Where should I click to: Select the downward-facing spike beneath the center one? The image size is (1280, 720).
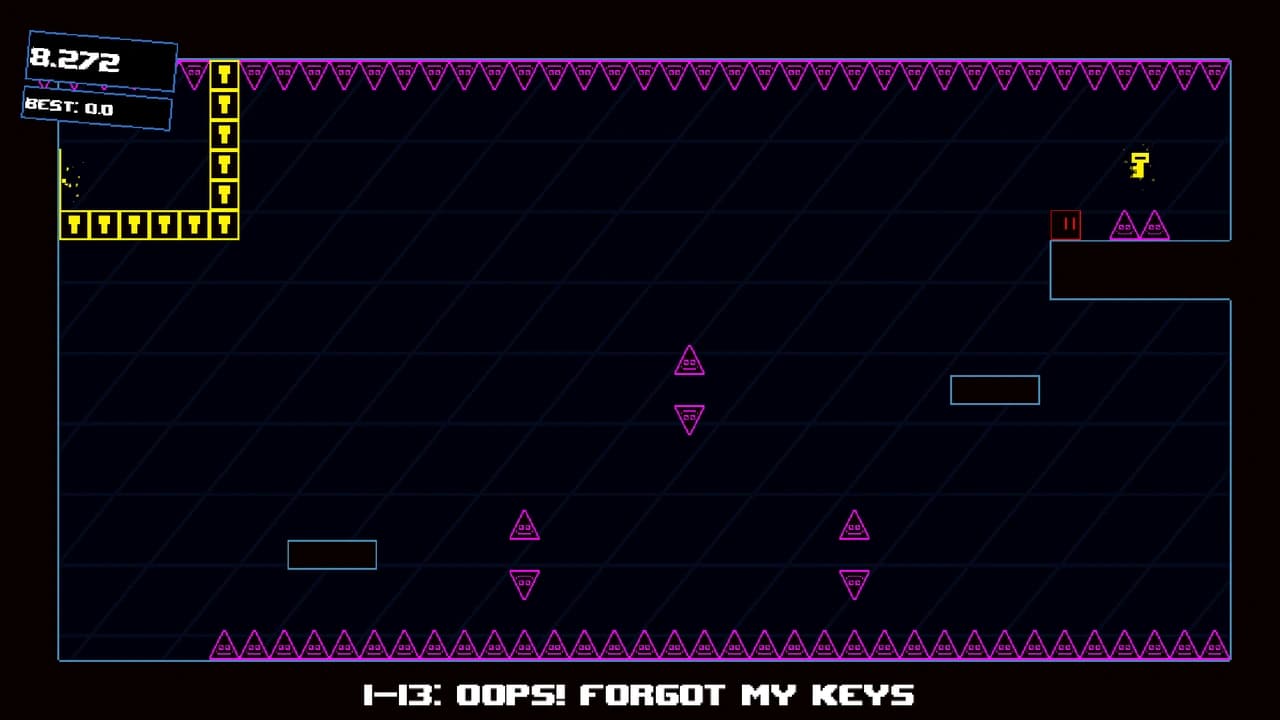(x=690, y=418)
